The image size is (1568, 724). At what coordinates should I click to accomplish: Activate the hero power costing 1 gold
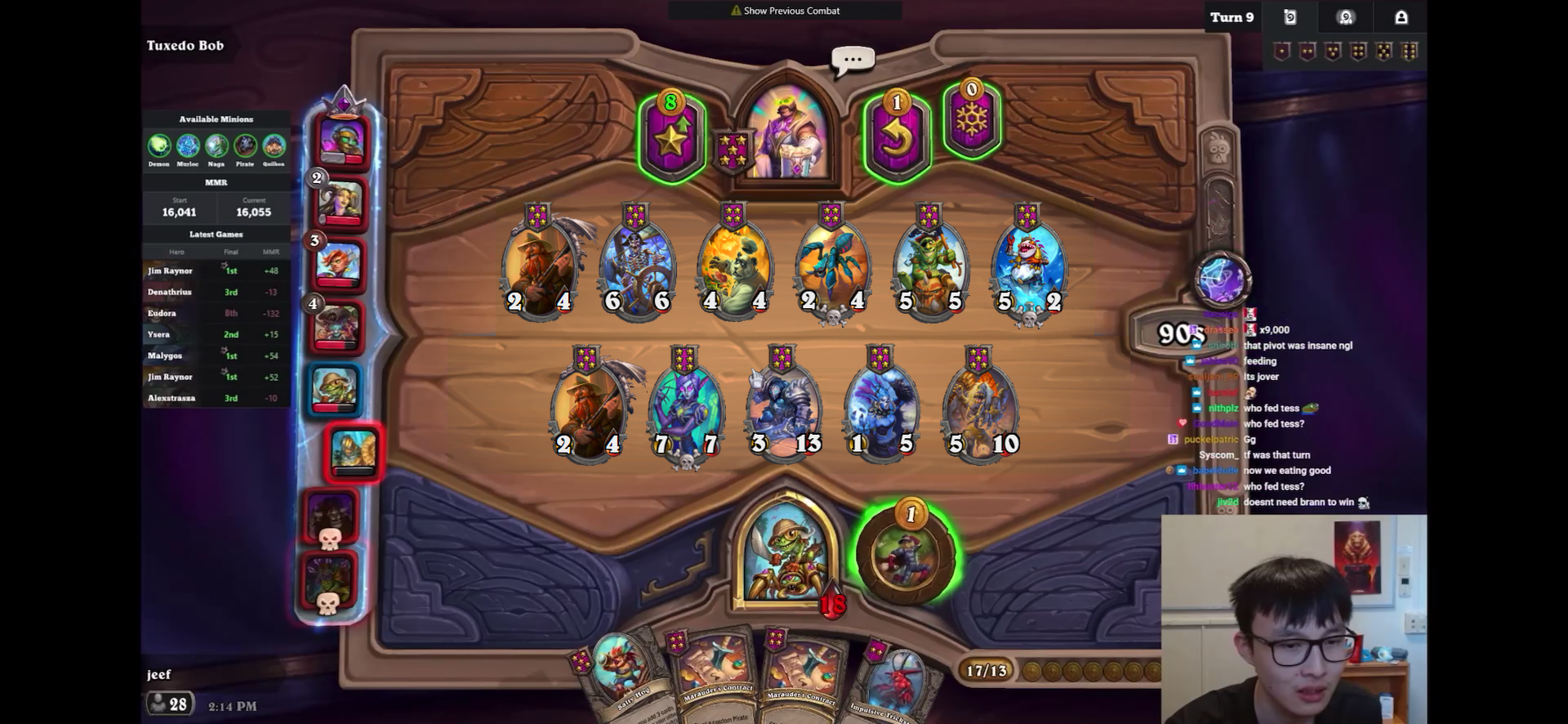pyautogui.click(x=905, y=554)
